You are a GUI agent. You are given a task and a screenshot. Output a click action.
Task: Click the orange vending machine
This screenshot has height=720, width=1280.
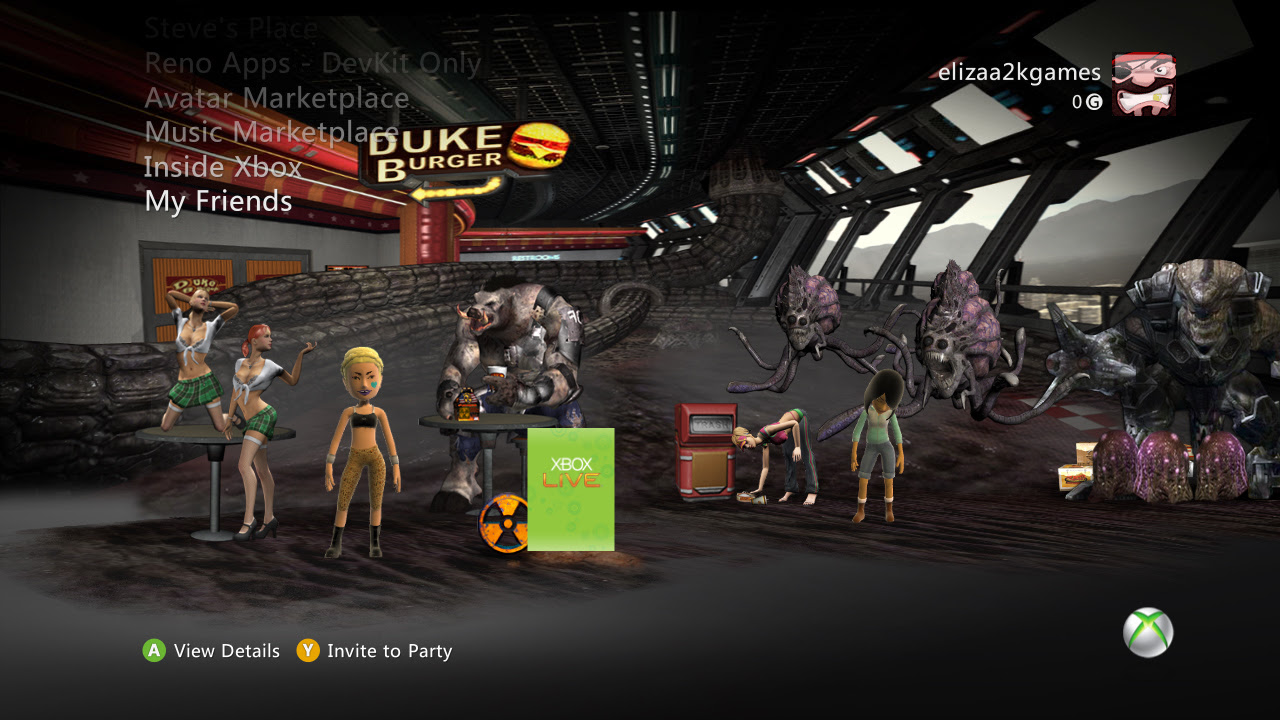point(707,450)
